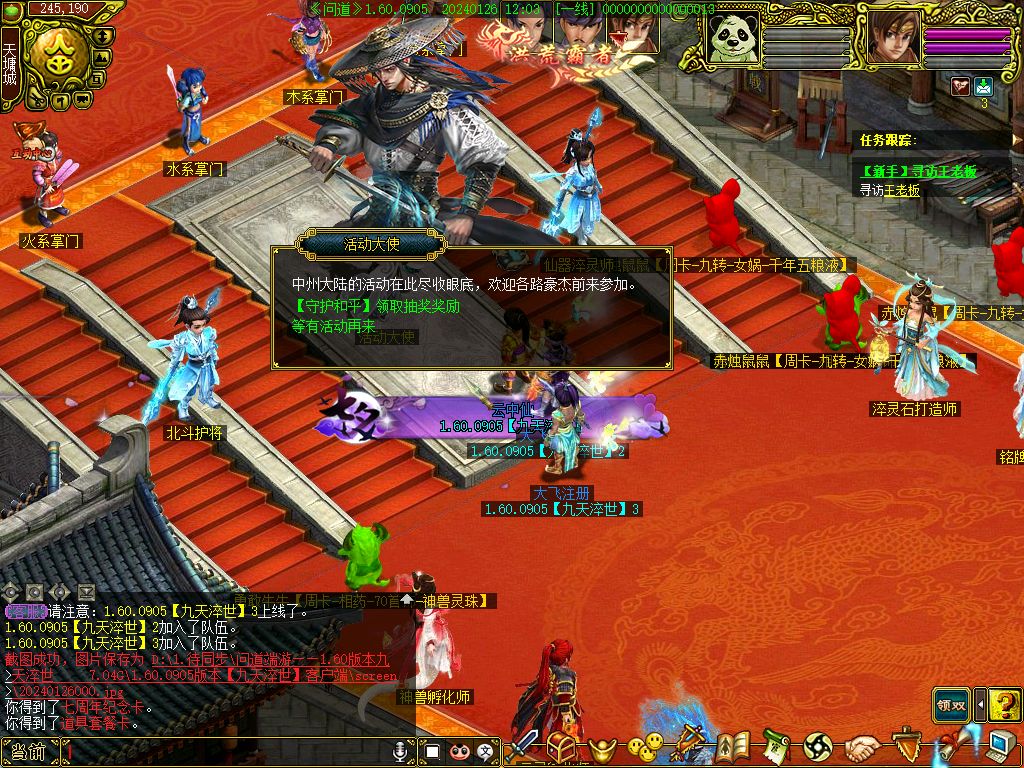Viewport: 1024px width, 768px height.
Task: Open the gold ingot shop icon
Action: [x=603, y=748]
